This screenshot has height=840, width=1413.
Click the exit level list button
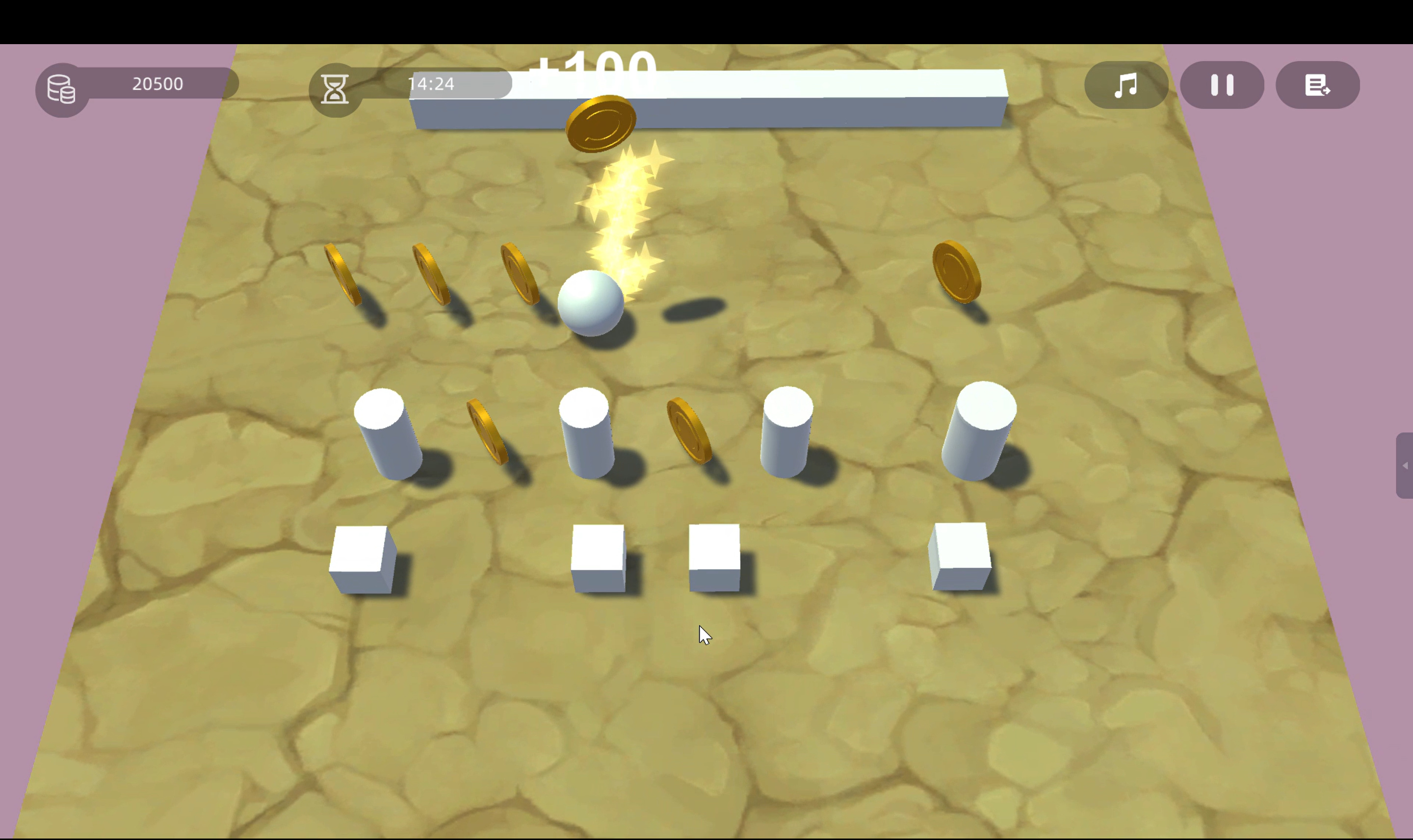pos(1317,85)
